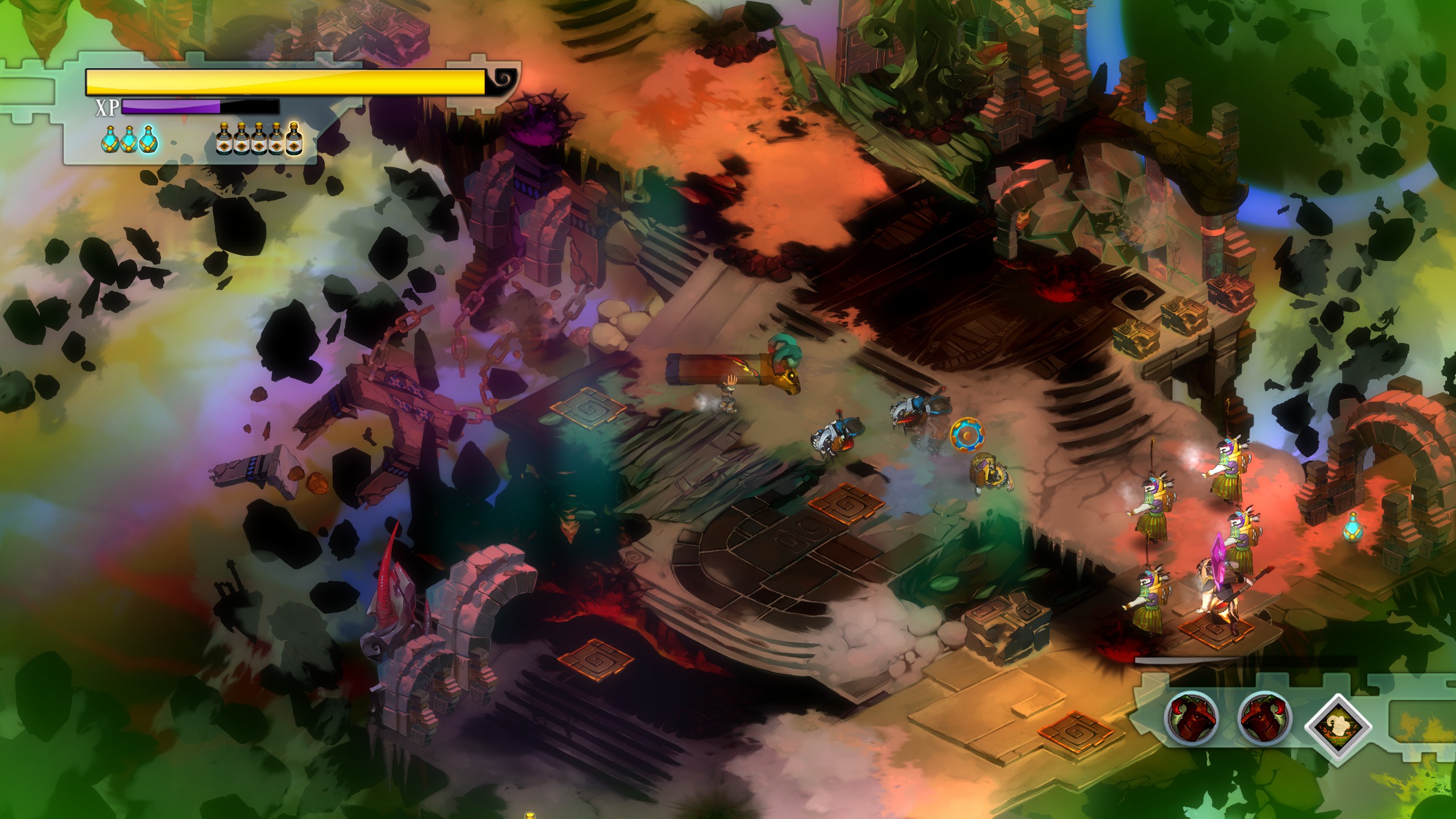The width and height of the screenshot is (1456, 819).
Task: Select the Battering Ram icon facing left
Action: pyautogui.click(x=1265, y=717)
